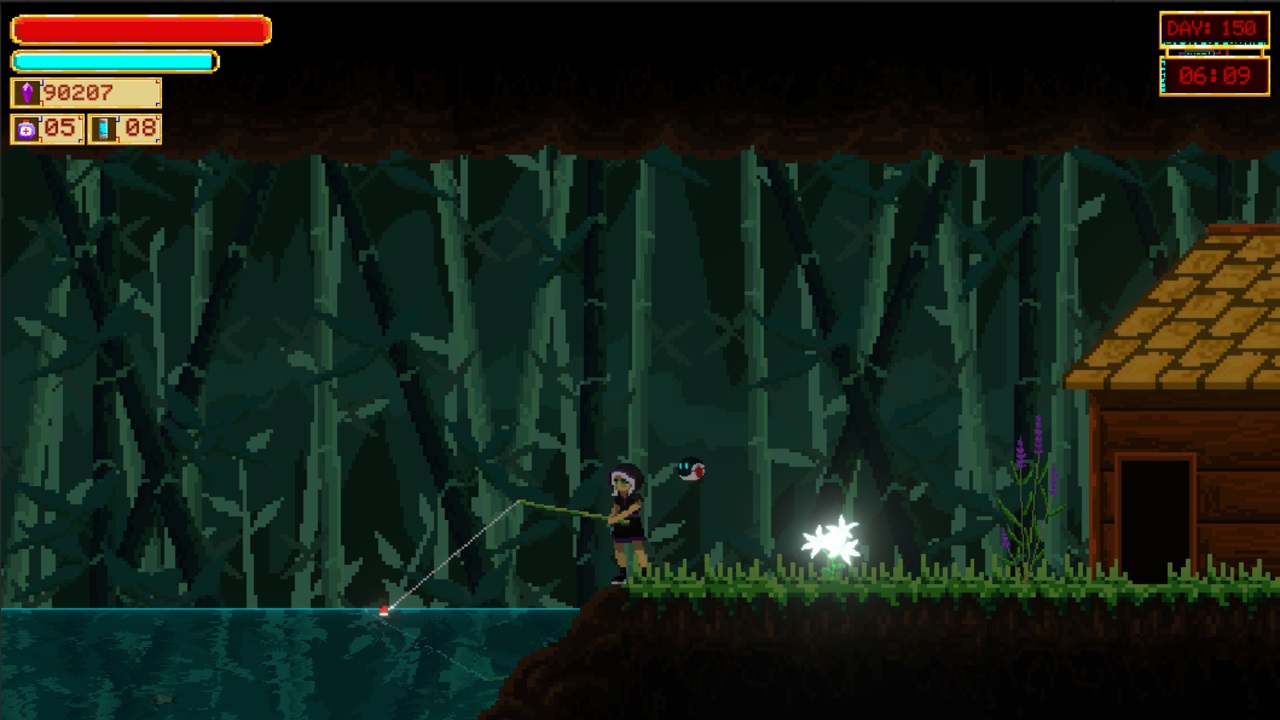Open the clock panel below the day counter
The image size is (1280, 720).
pyautogui.click(x=1213, y=75)
